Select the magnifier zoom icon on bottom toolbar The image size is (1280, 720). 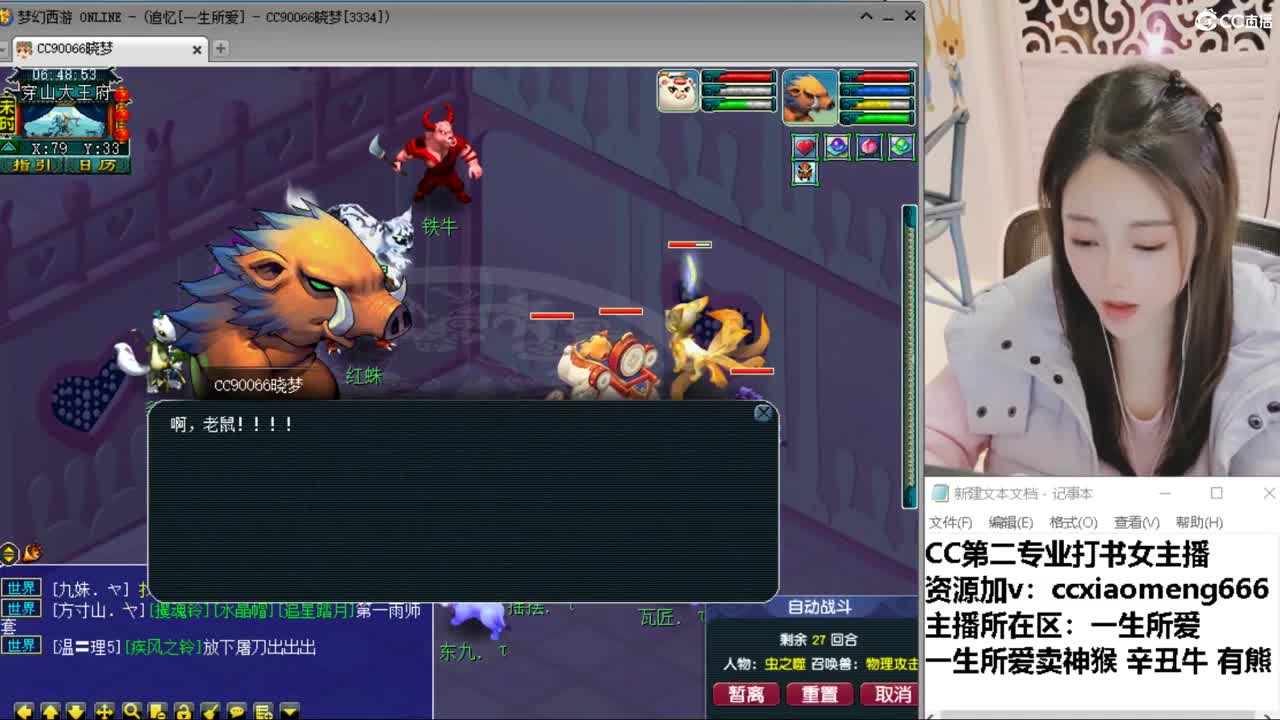click(133, 710)
